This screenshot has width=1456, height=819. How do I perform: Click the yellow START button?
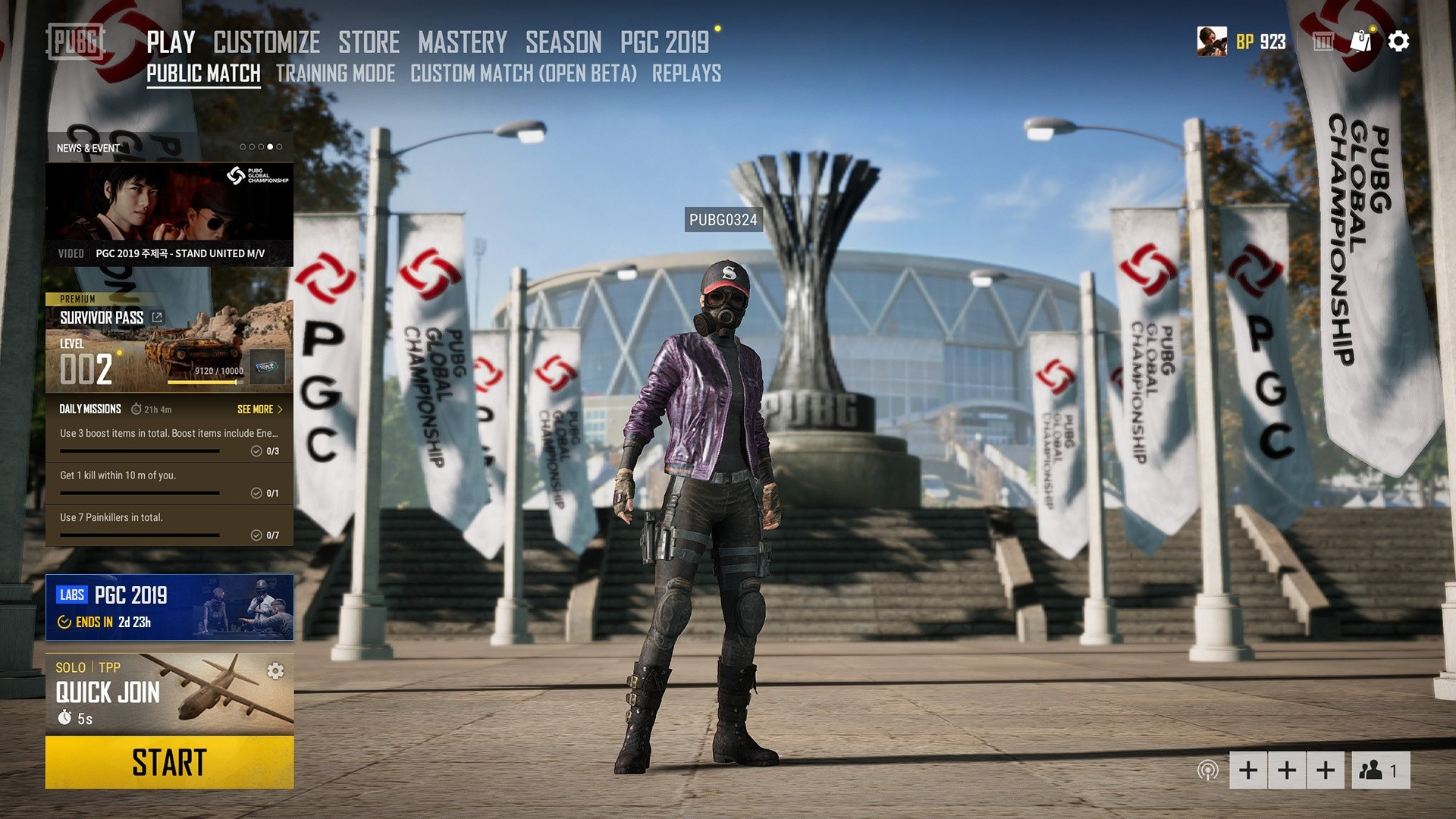click(x=169, y=762)
